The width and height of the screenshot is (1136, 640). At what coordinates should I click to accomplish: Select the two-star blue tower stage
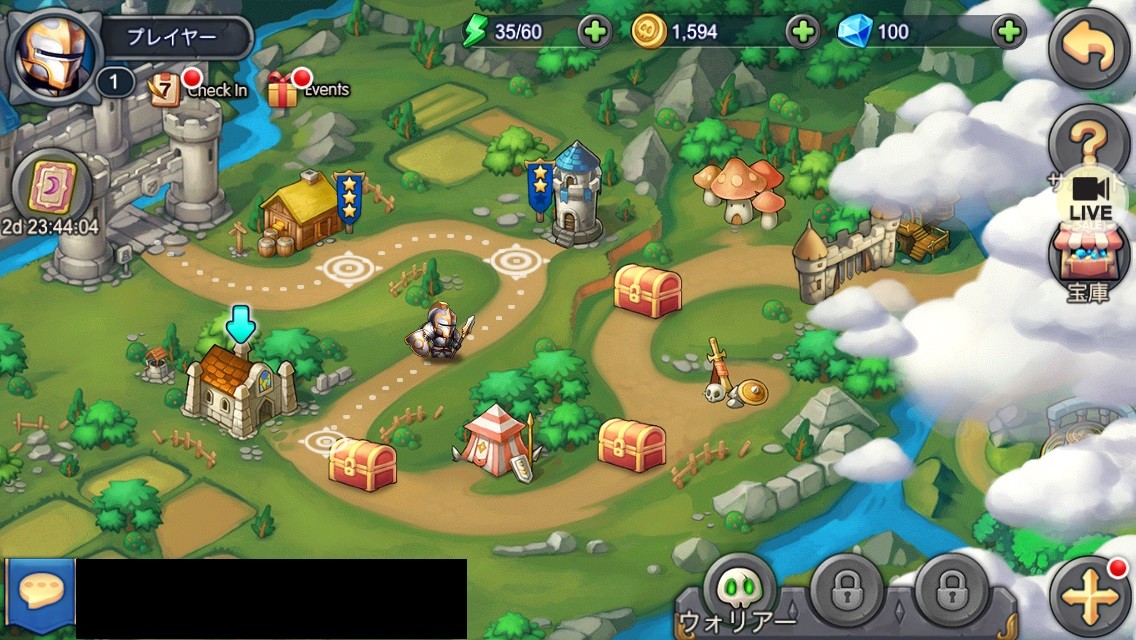[x=576, y=195]
